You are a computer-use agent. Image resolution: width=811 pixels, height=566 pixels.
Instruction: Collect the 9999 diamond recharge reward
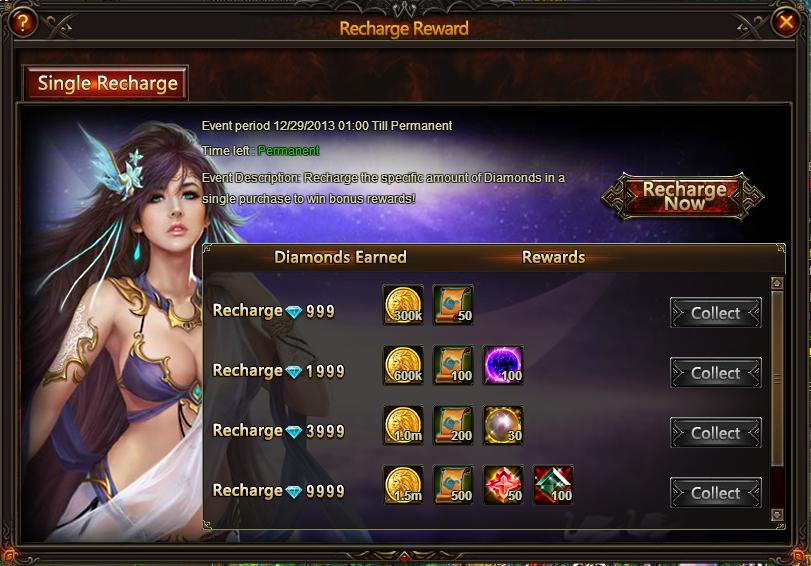pyautogui.click(x=715, y=493)
